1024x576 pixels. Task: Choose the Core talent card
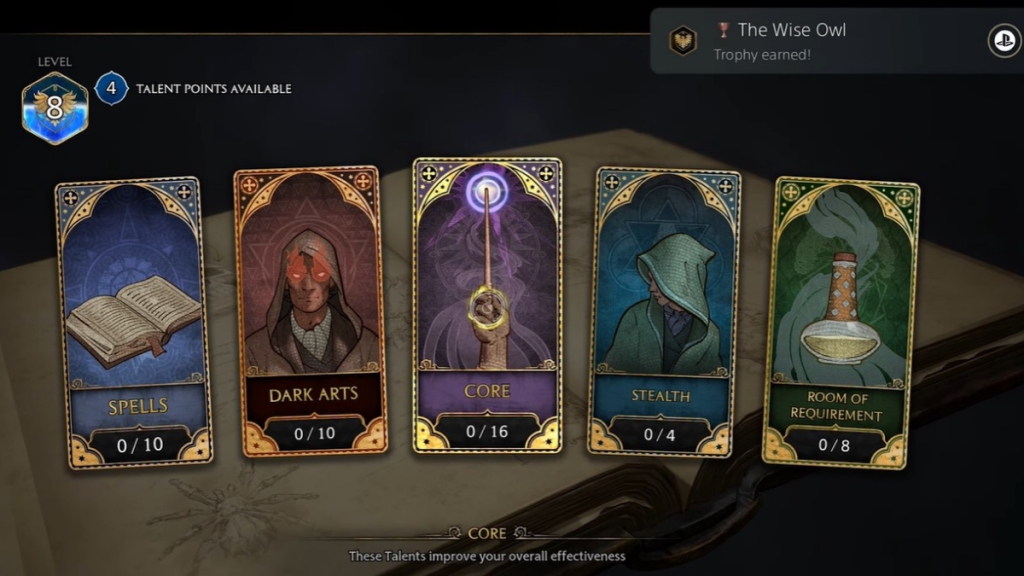coord(487,305)
